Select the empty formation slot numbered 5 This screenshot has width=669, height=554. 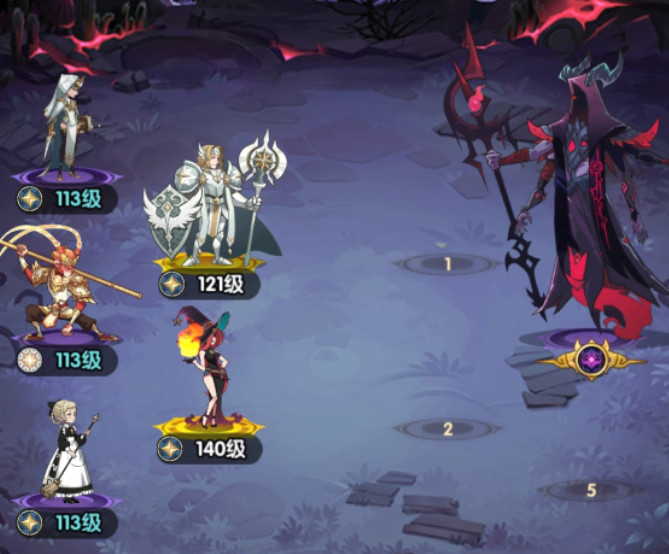point(590,490)
